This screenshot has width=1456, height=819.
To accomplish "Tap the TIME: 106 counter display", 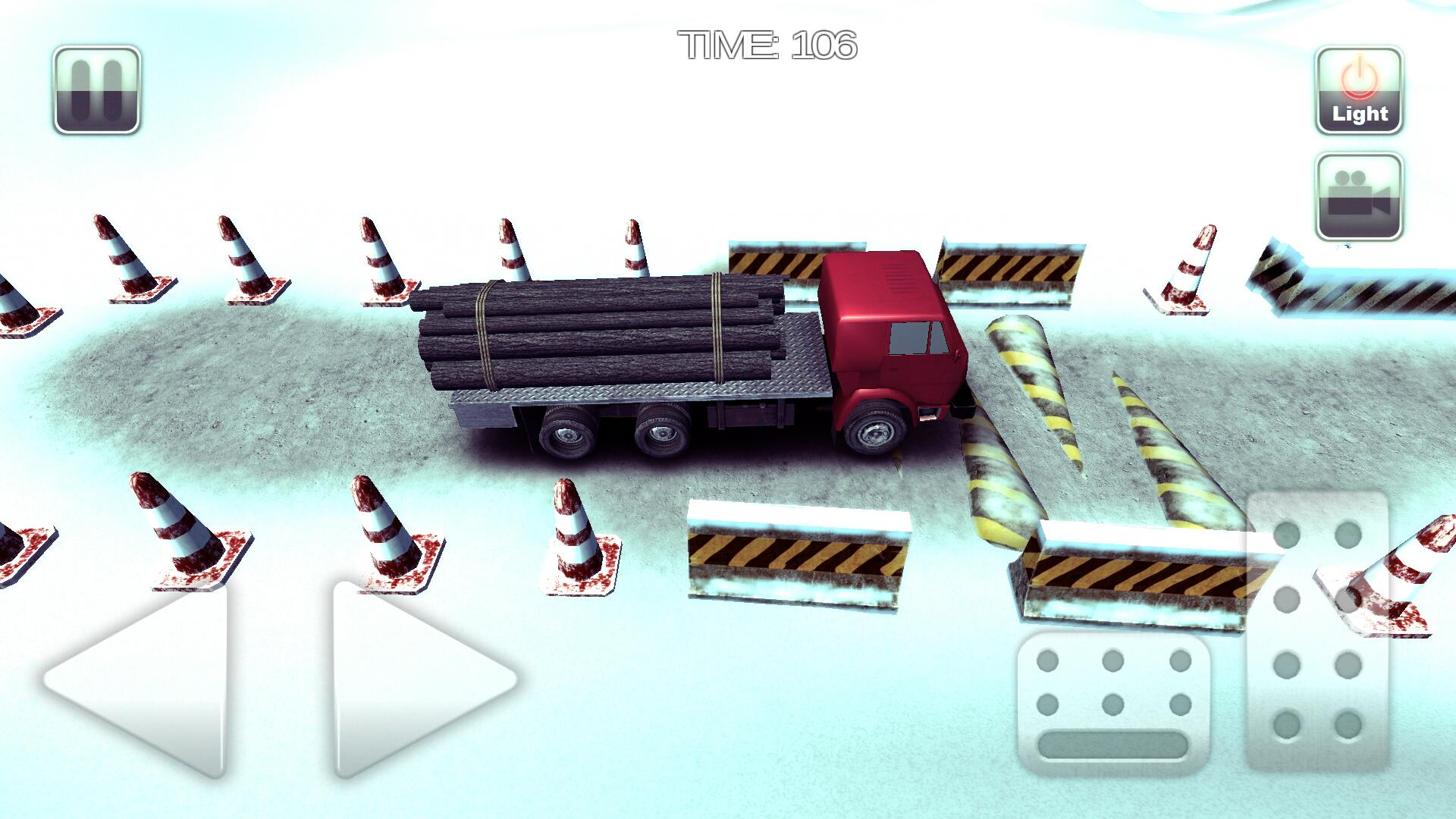I will pos(766,45).
